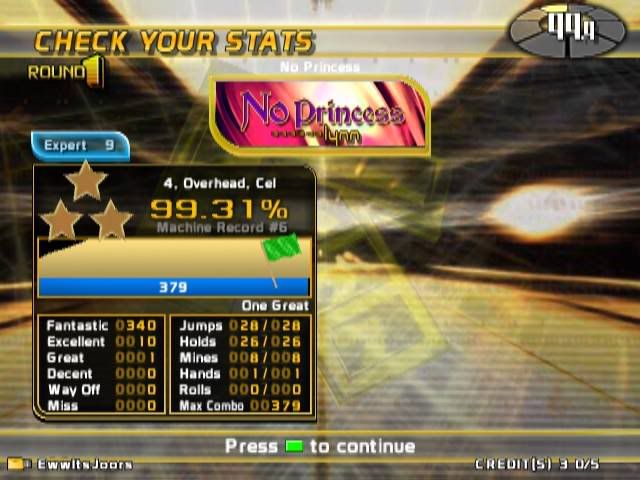Click the Expert 9 difficulty badge
Screen dimensions: 640x480
[80, 146]
